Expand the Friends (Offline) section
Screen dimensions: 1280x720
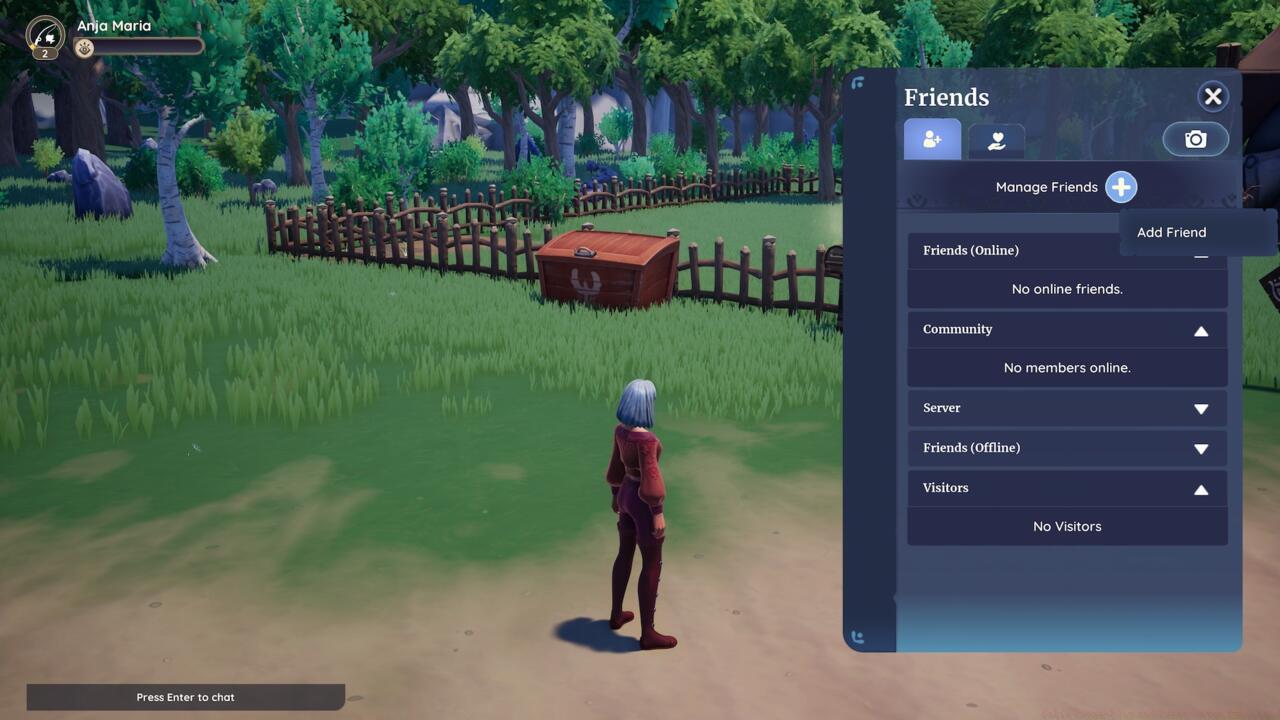[1202, 448]
